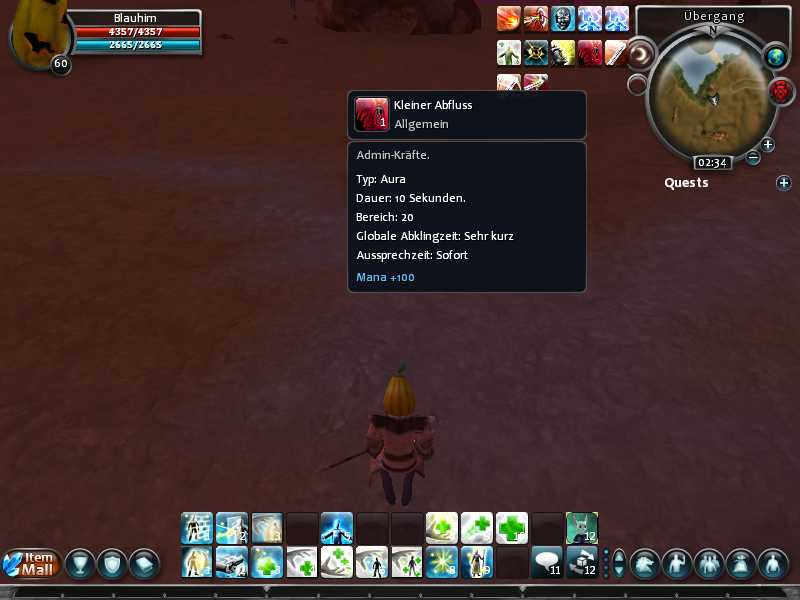Click the silver mask buff icon

563,18
